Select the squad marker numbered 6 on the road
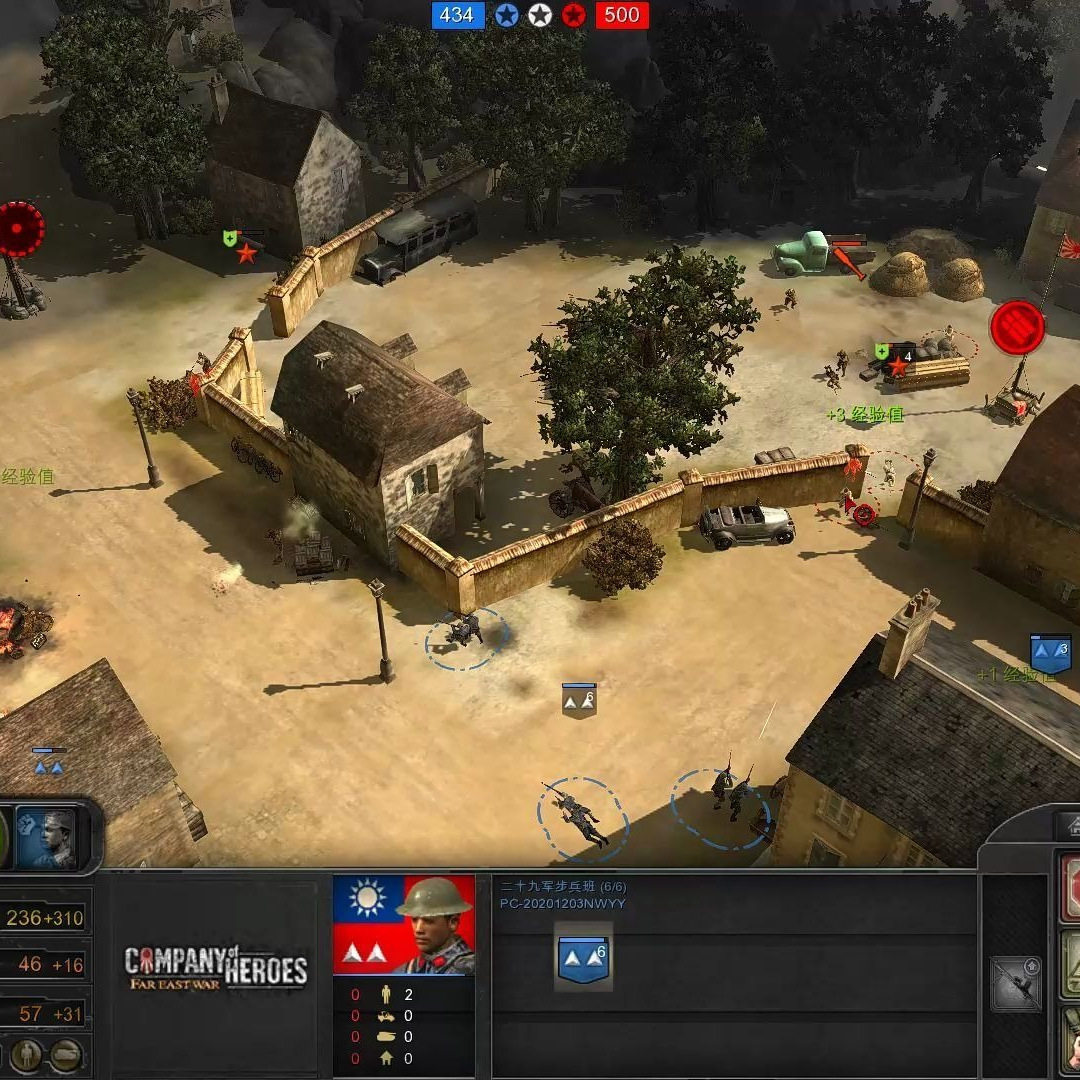The height and width of the screenshot is (1080, 1080). click(579, 700)
